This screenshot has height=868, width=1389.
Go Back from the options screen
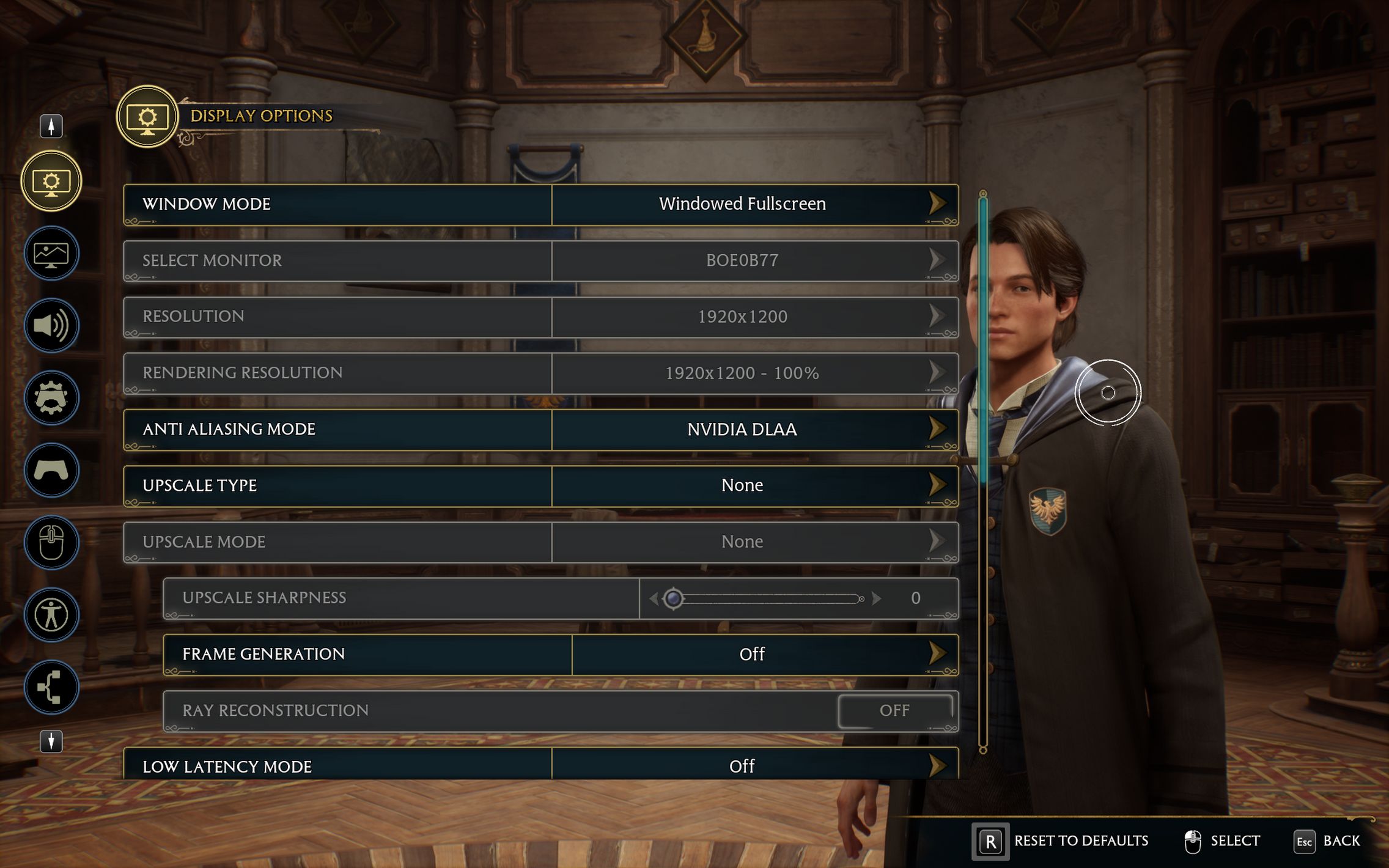tap(1328, 841)
